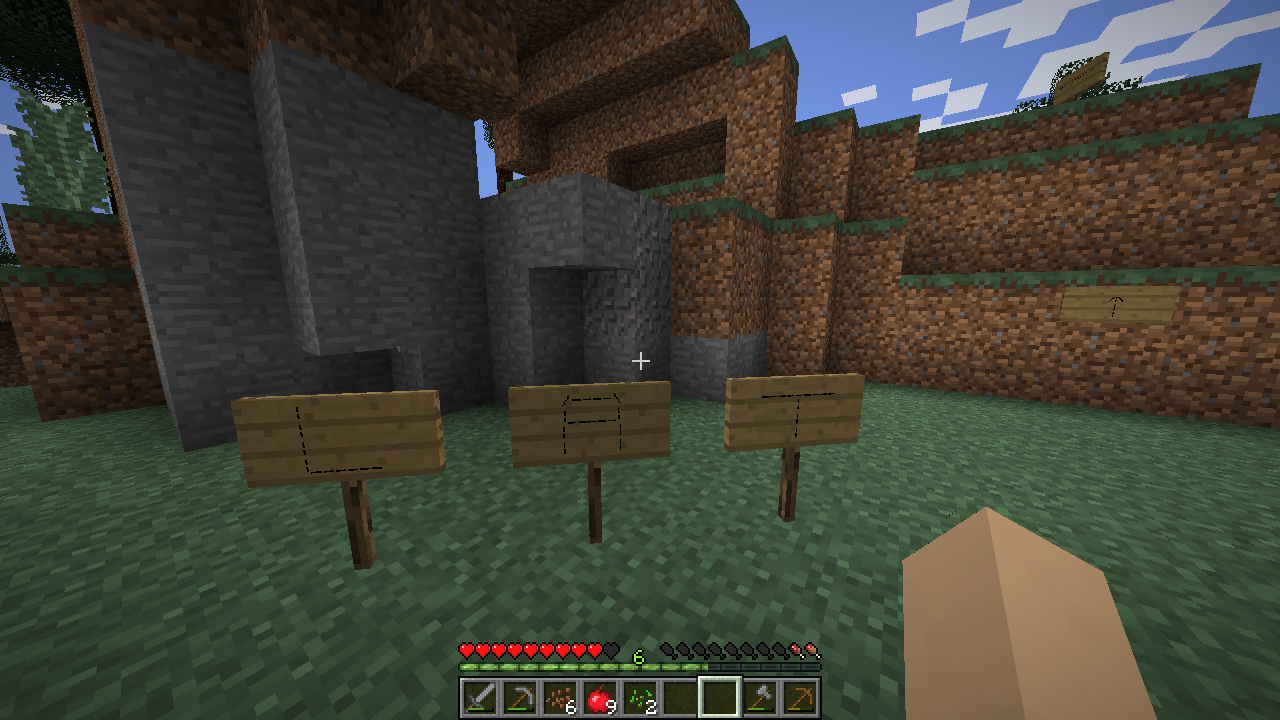Choose the brown seeds stack of 6
Screen dimensions: 1280x720
(x=559, y=697)
